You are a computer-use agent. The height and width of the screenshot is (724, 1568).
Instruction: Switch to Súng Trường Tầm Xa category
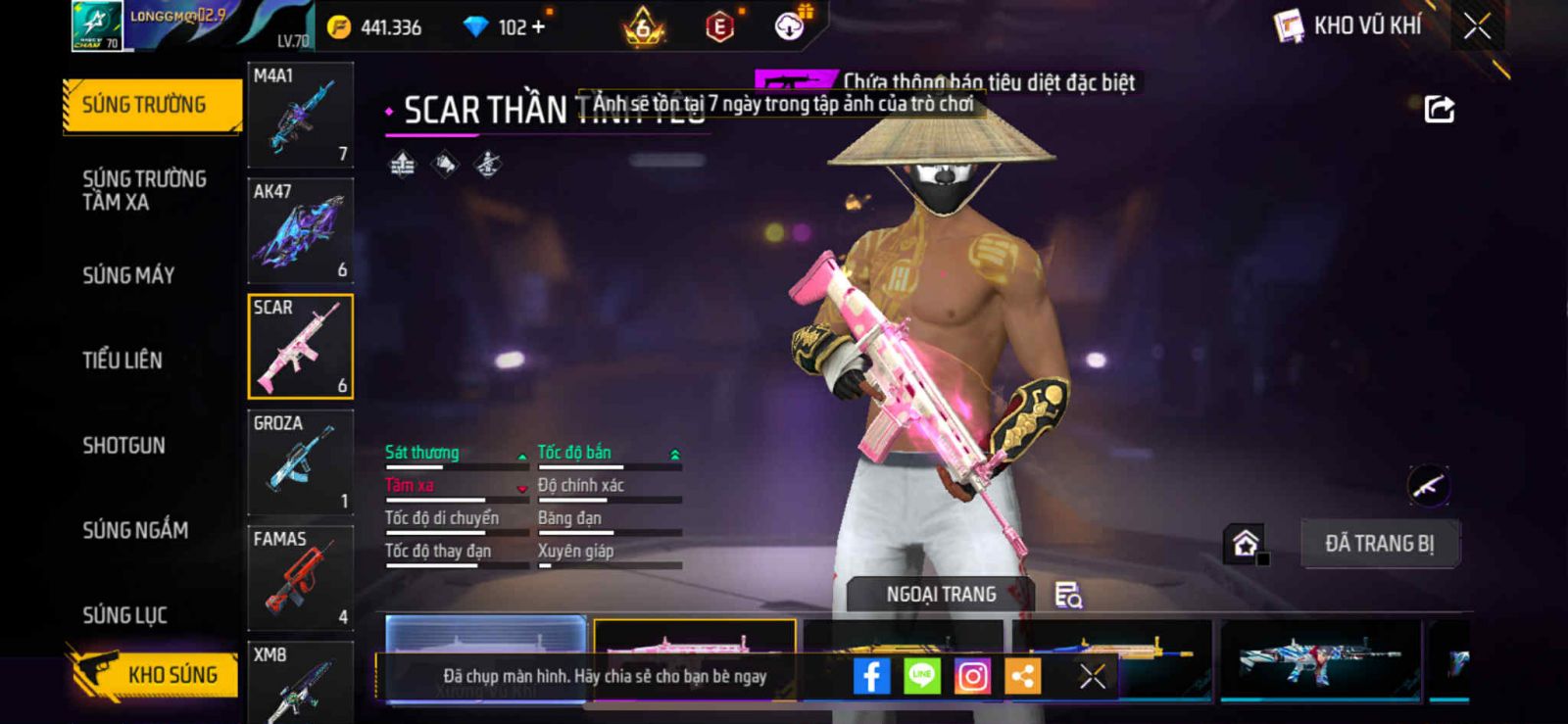[x=144, y=190]
